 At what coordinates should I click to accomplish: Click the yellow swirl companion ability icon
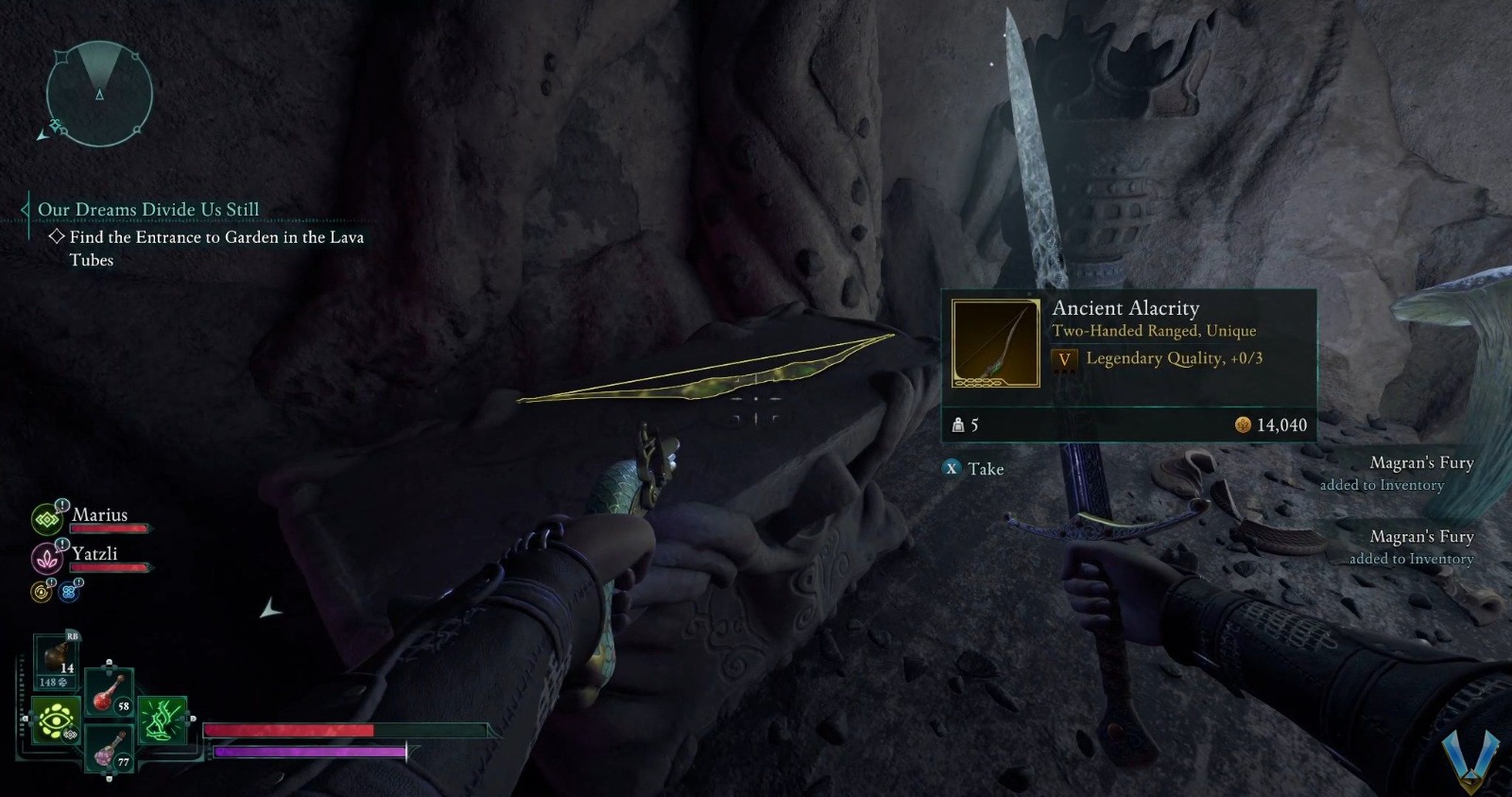click(42, 592)
